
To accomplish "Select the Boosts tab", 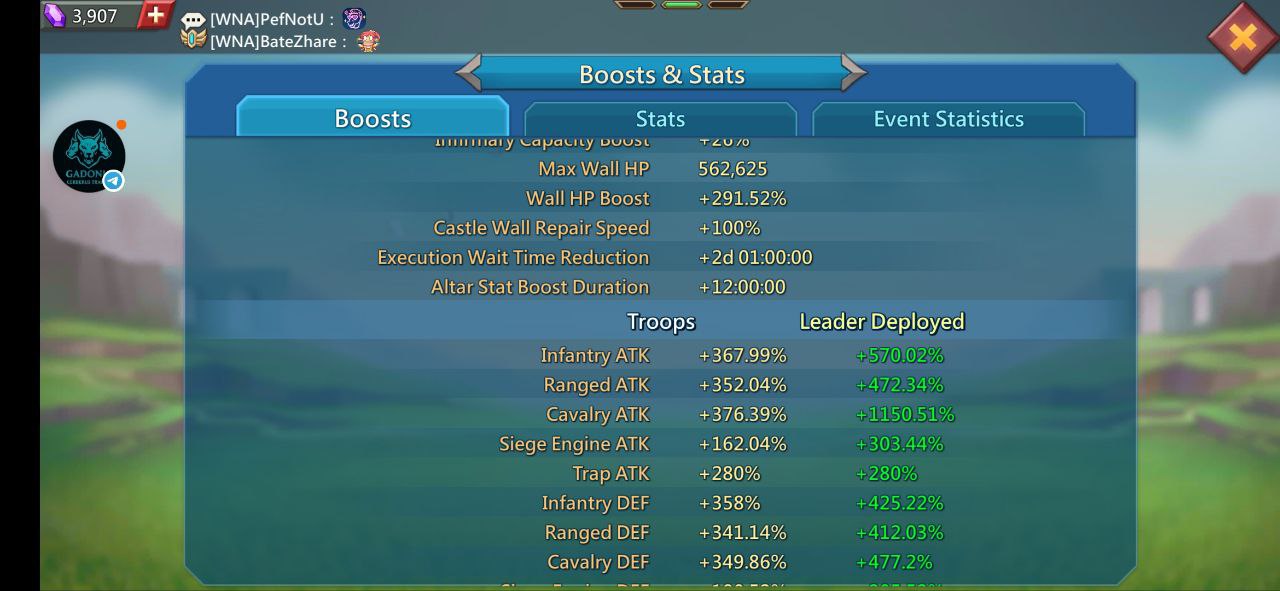I will 373,119.
